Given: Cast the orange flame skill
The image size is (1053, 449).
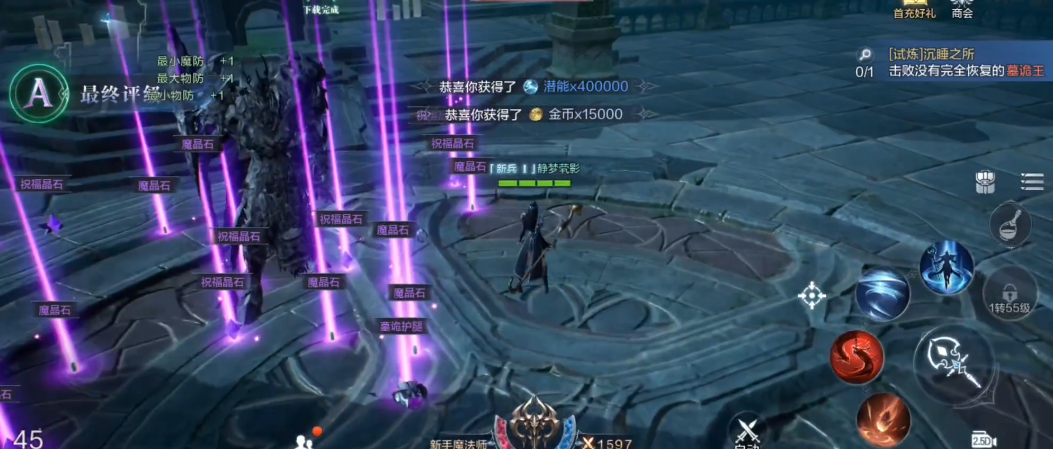Looking at the screenshot, I should click(x=882, y=419).
